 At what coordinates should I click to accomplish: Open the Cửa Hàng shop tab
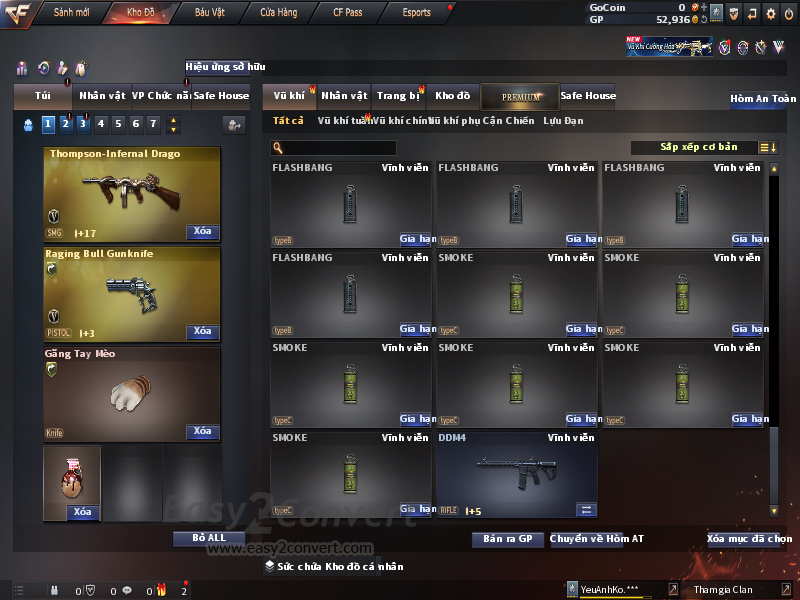pyautogui.click(x=278, y=13)
